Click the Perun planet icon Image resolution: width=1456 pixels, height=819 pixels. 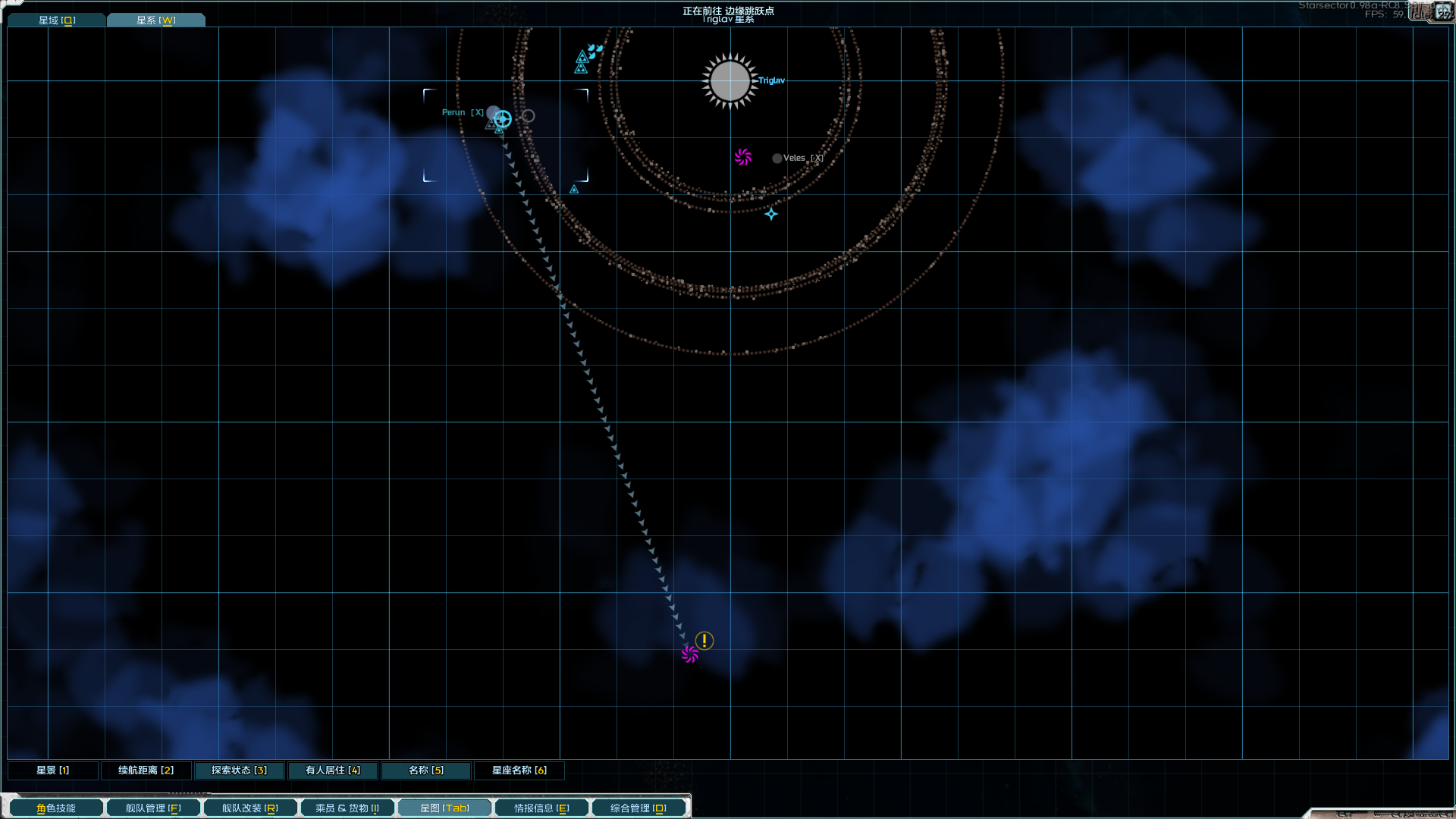(x=493, y=111)
